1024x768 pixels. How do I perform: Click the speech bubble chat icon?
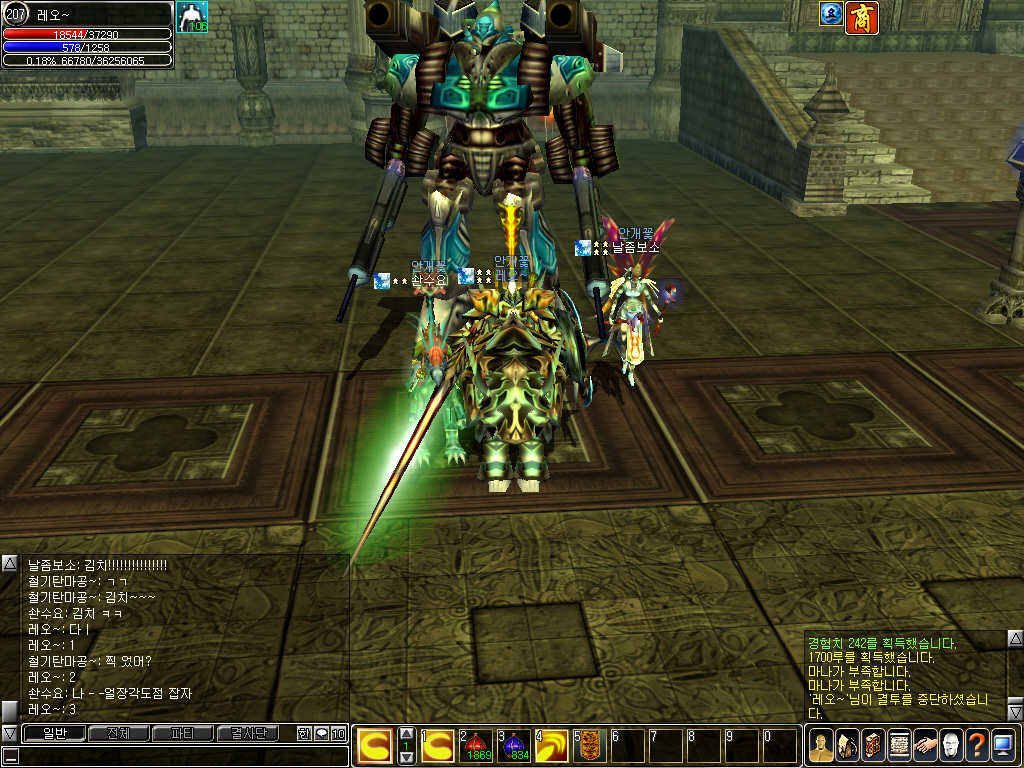coord(321,733)
